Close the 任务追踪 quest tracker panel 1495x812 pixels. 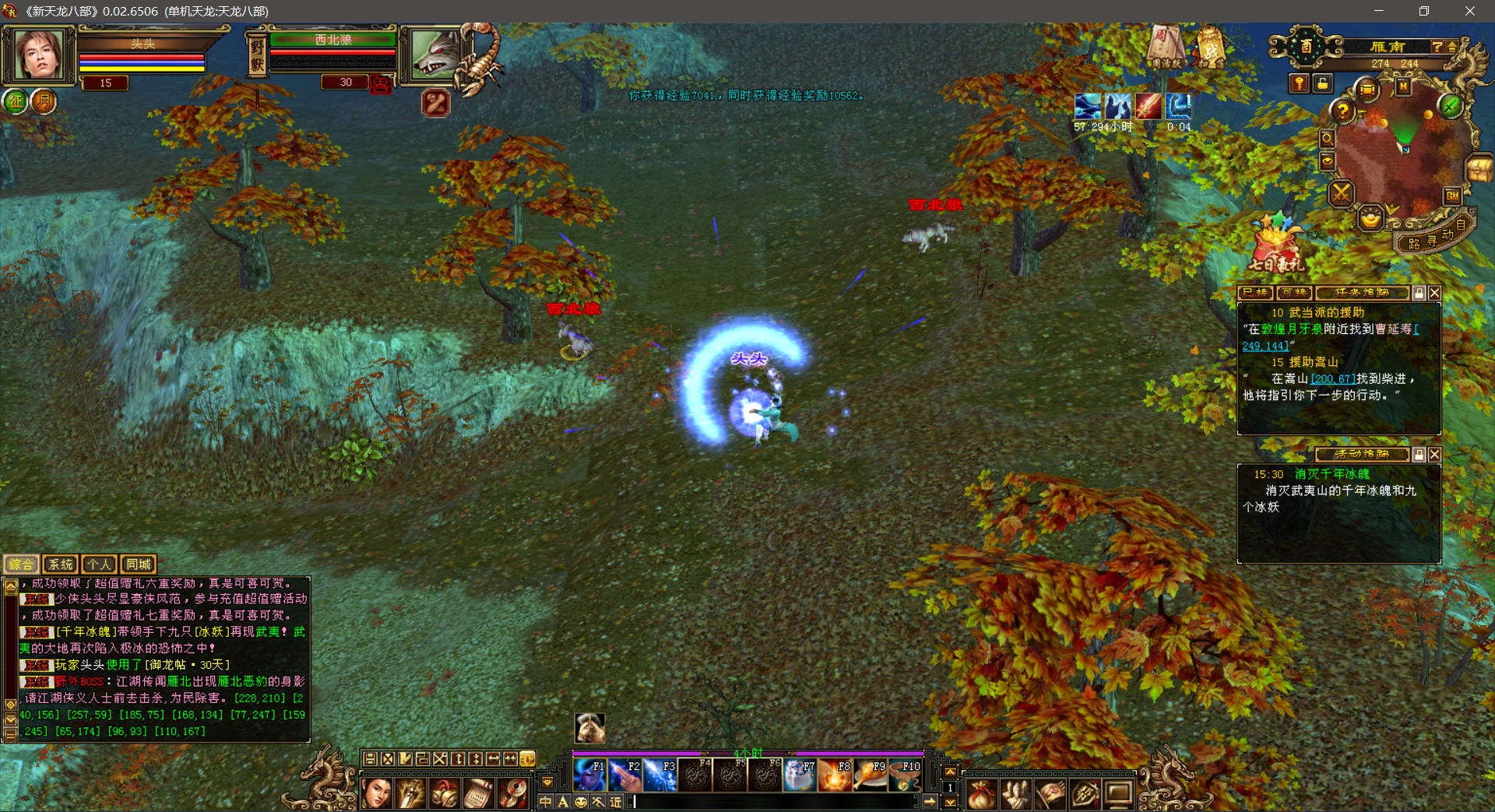point(1434,293)
